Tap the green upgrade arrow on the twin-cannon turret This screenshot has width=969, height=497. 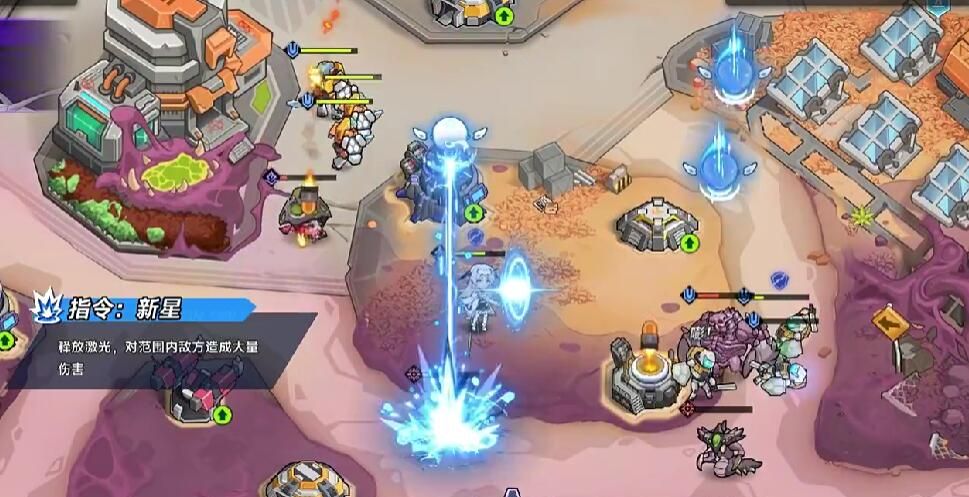(x=222, y=414)
